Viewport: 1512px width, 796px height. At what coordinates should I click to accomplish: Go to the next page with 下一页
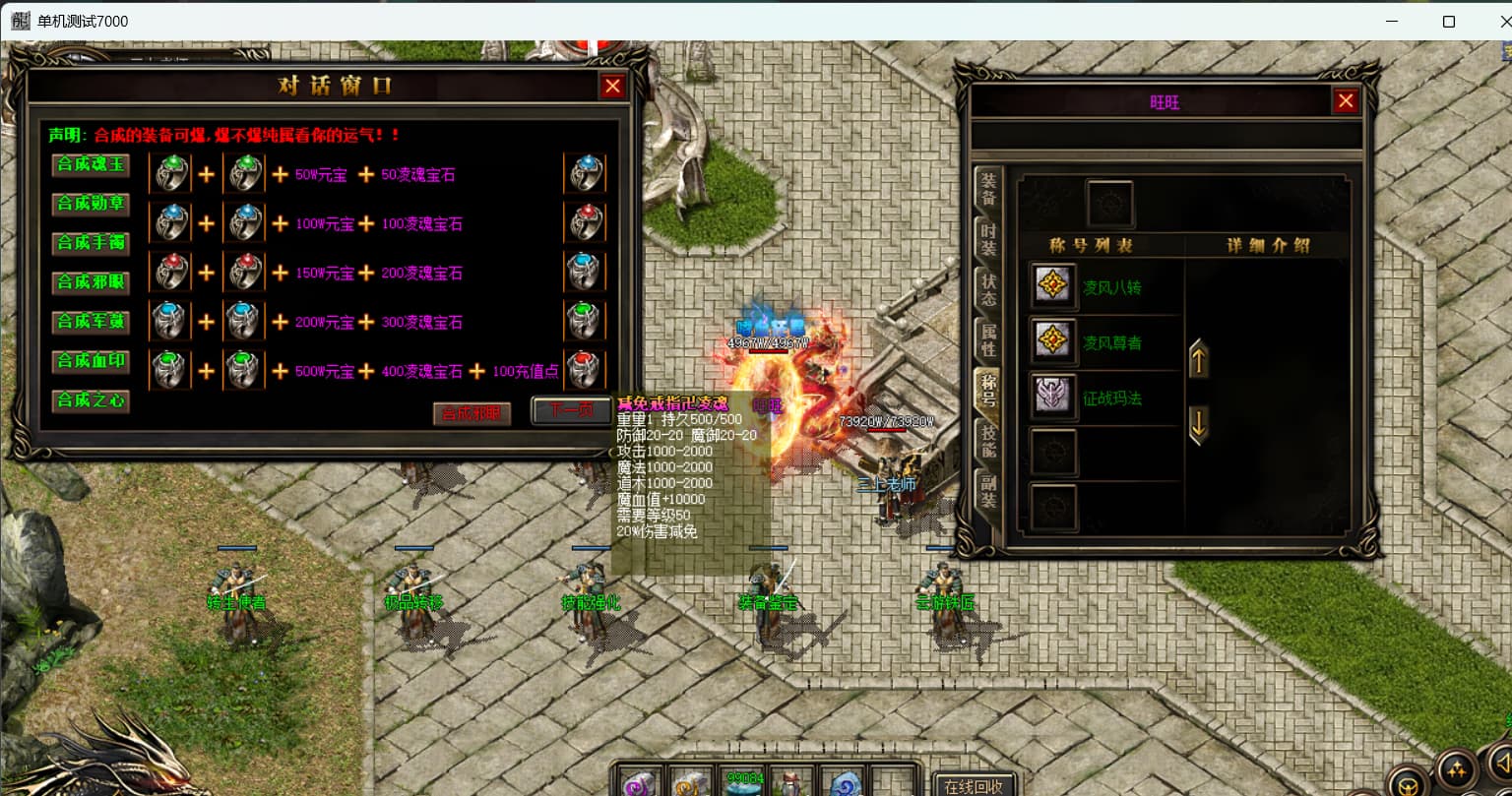[570, 409]
